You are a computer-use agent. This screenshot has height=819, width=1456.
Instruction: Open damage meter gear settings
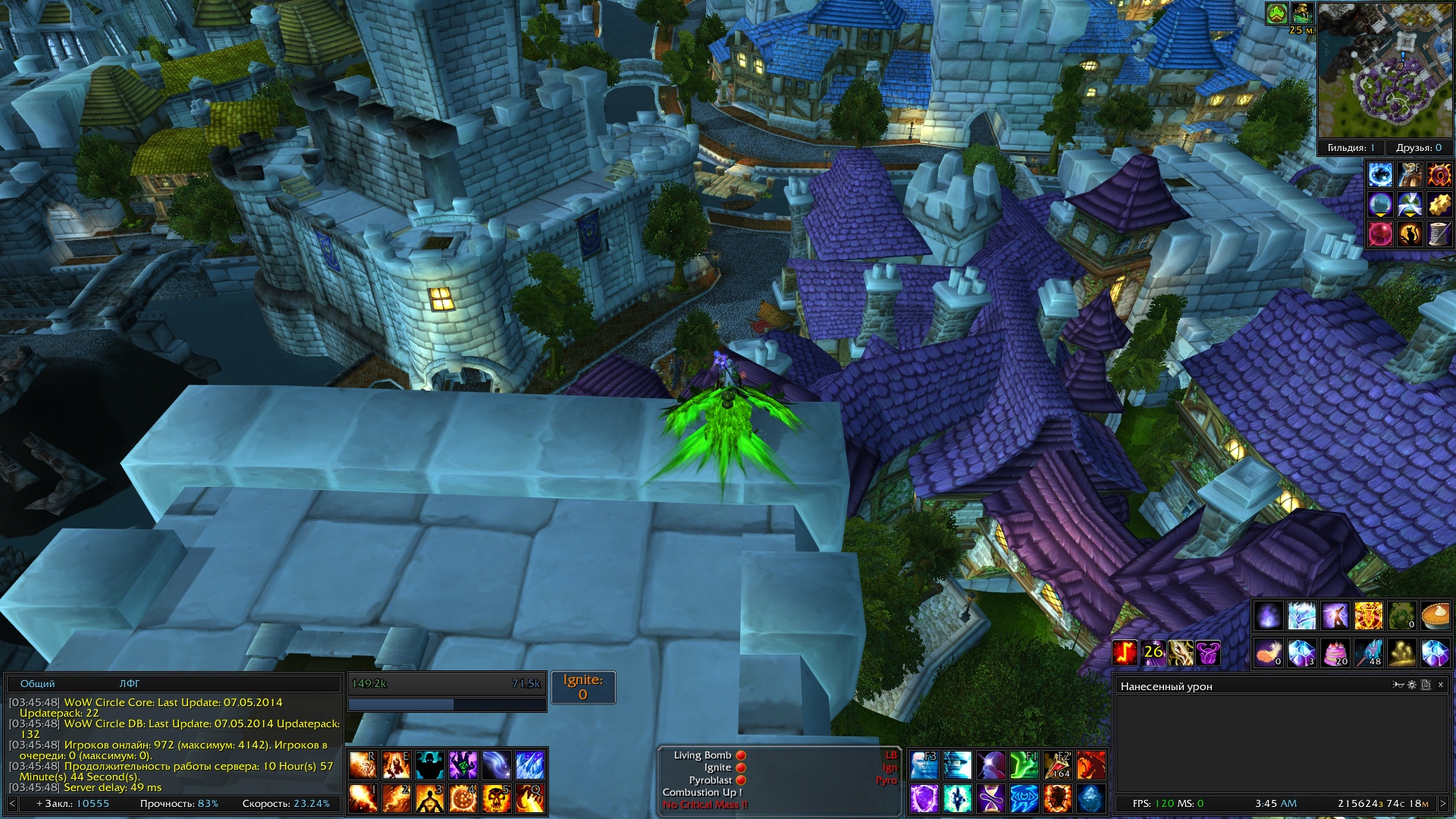[1412, 685]
